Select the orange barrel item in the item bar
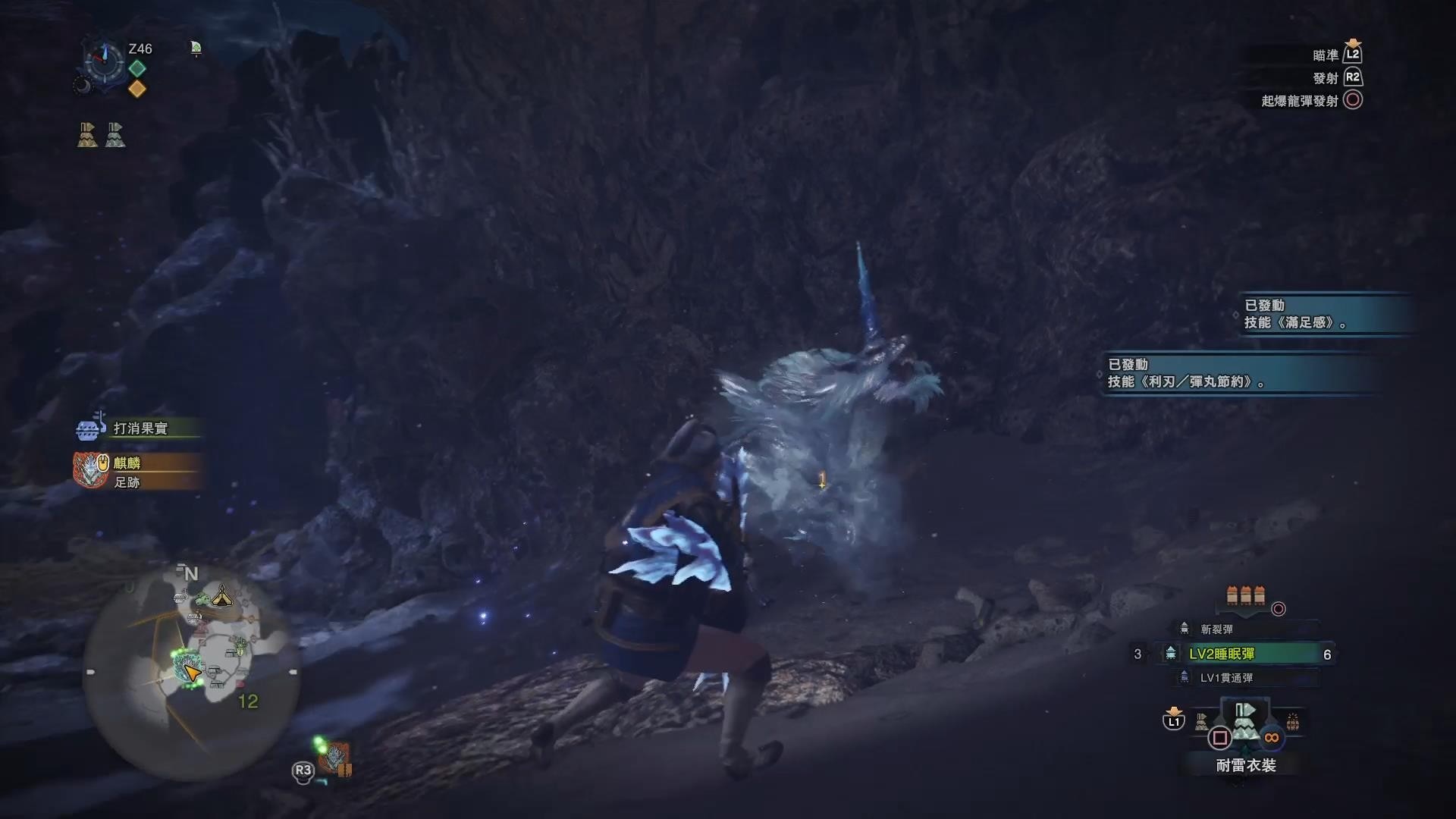 [1293, 722]
